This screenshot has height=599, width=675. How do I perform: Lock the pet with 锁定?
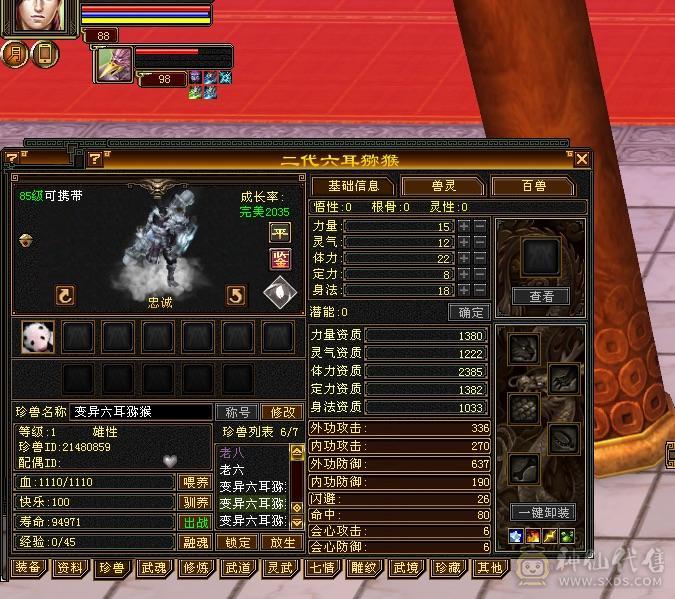[x=237, y=543]
